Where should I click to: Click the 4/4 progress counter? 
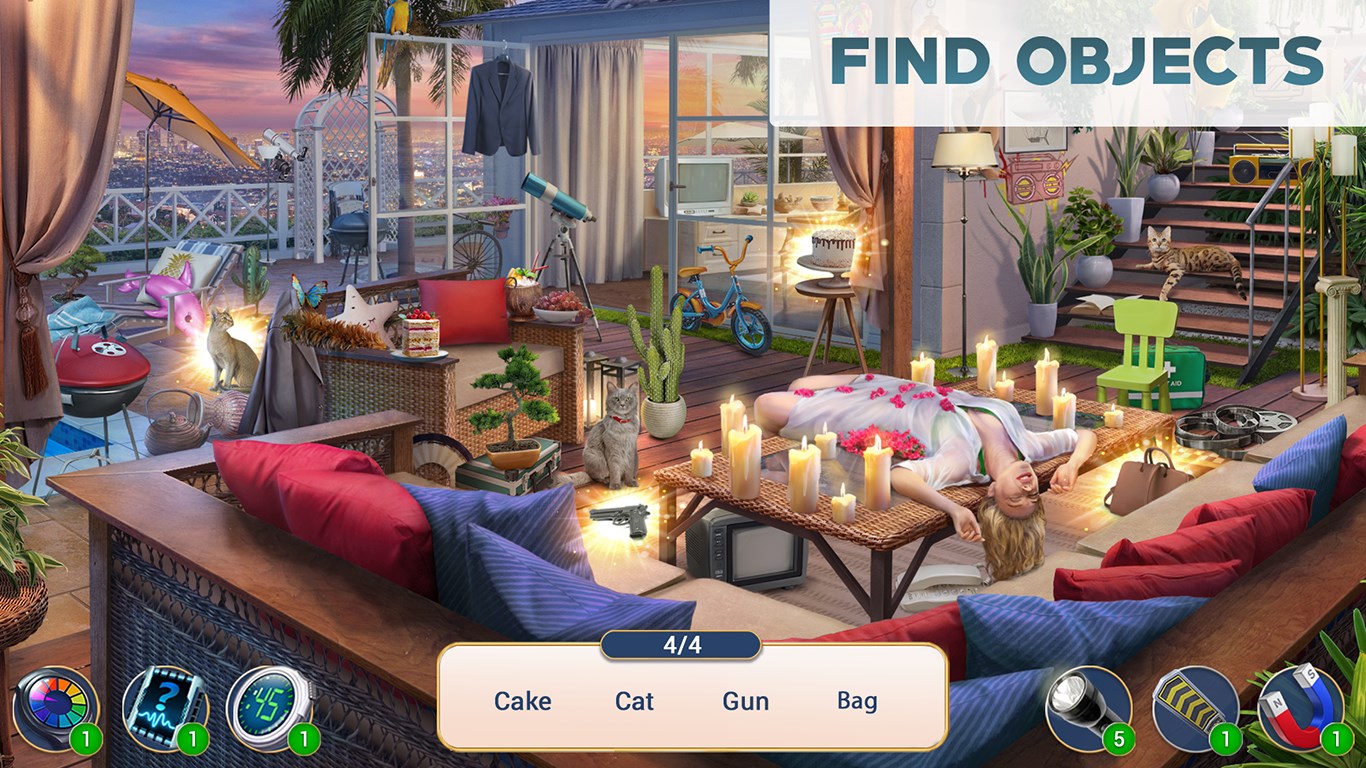pos(683,646)
